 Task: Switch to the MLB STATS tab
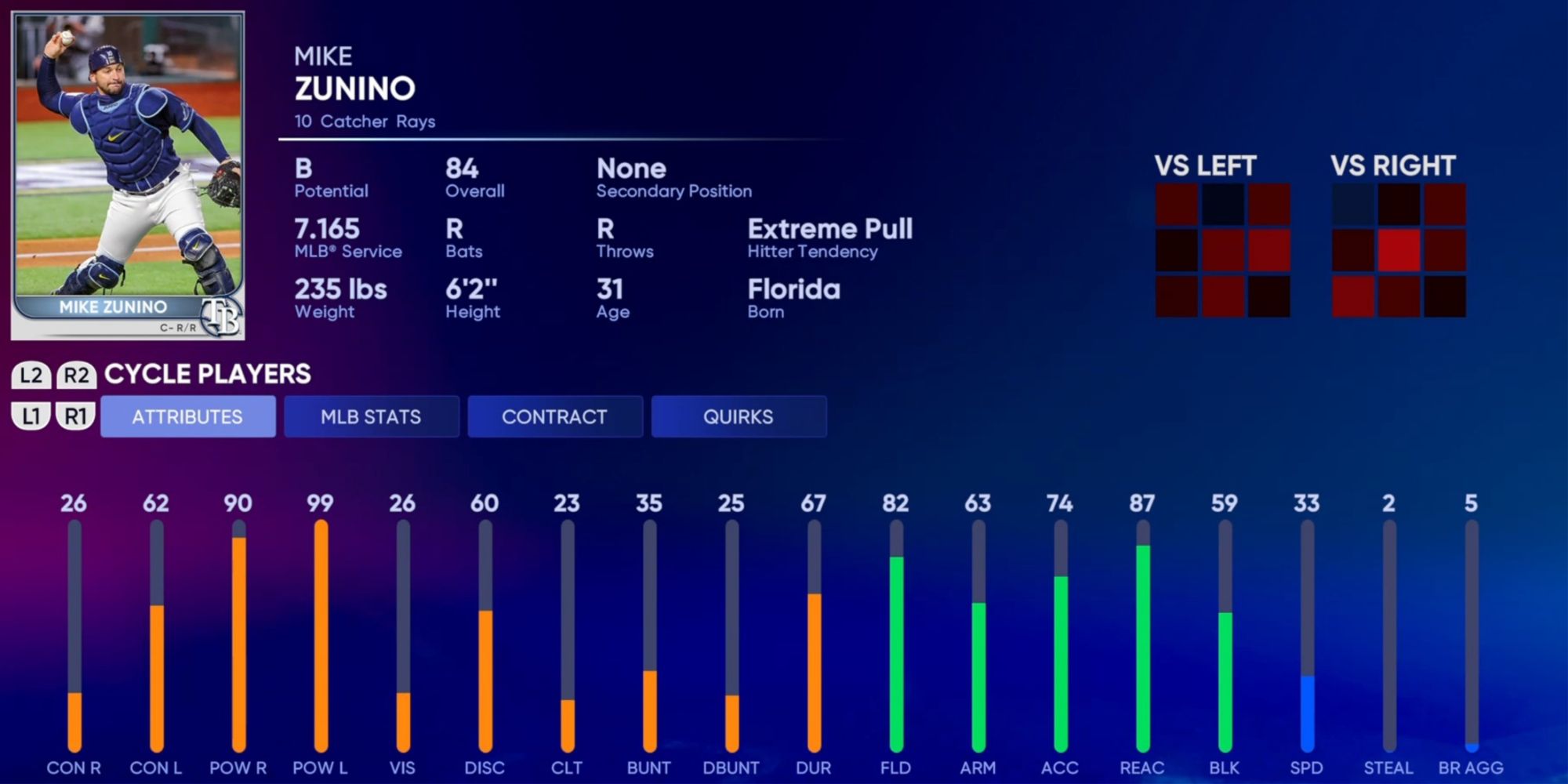tap(372, 416)
